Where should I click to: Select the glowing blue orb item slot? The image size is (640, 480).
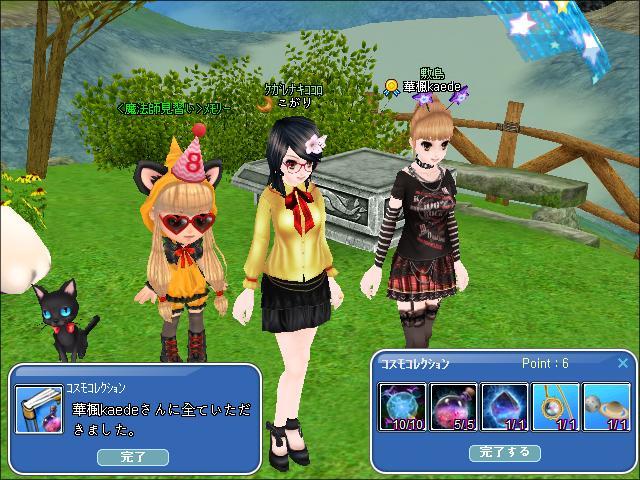coord(403,407)
